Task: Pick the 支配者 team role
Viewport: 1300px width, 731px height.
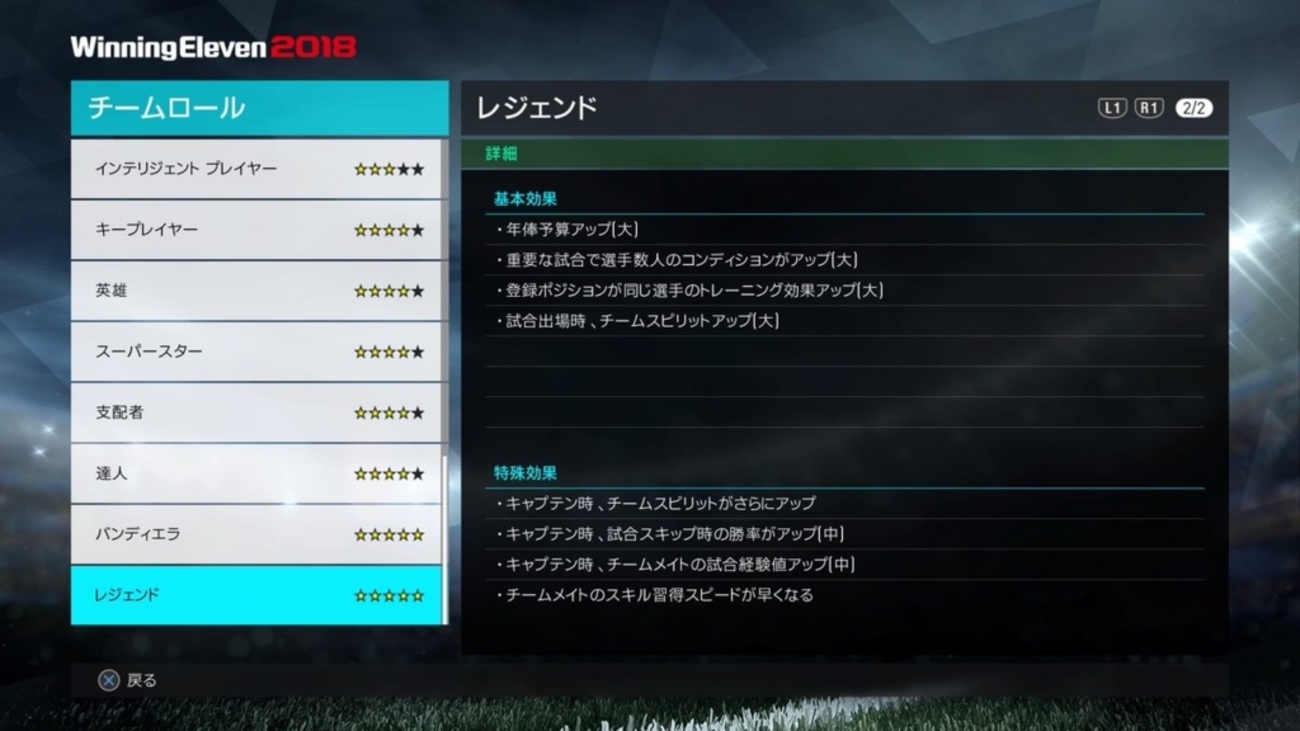Action: click(258, 413)
